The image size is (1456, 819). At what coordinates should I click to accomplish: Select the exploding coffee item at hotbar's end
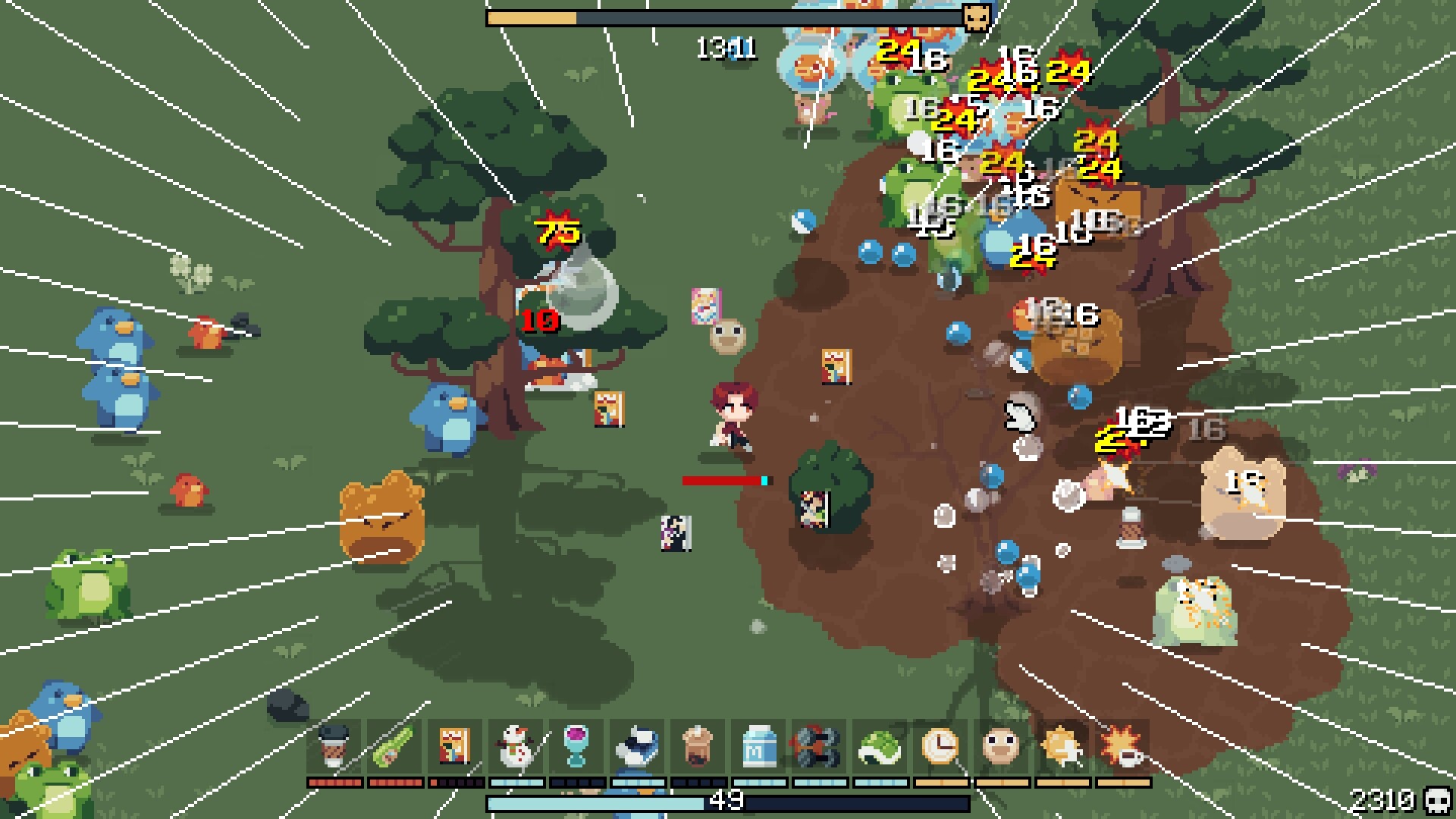pyautogui.click(x=1125, y=747)
